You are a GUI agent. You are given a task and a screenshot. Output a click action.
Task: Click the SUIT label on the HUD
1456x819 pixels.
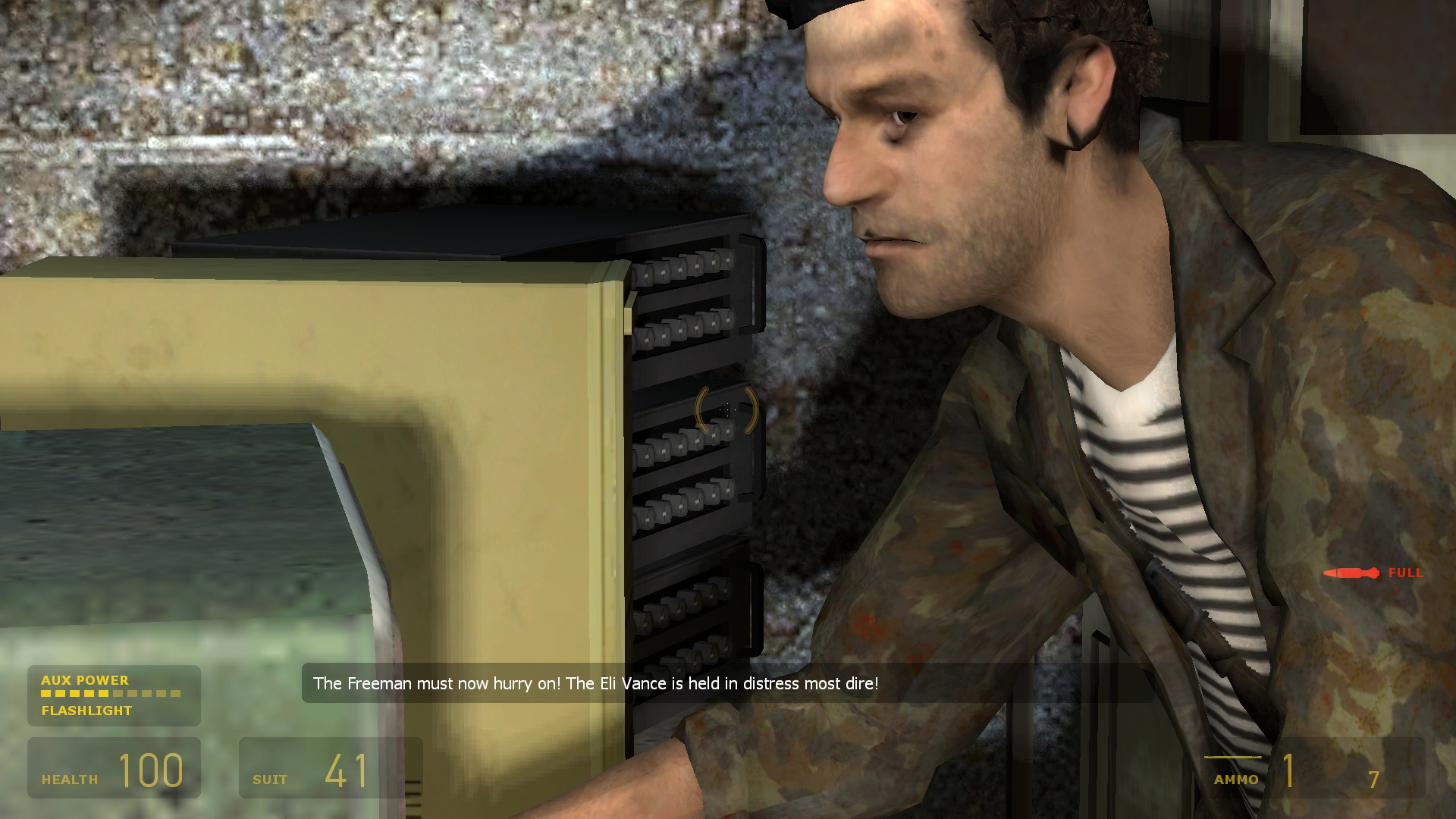(x=270, y=779)
